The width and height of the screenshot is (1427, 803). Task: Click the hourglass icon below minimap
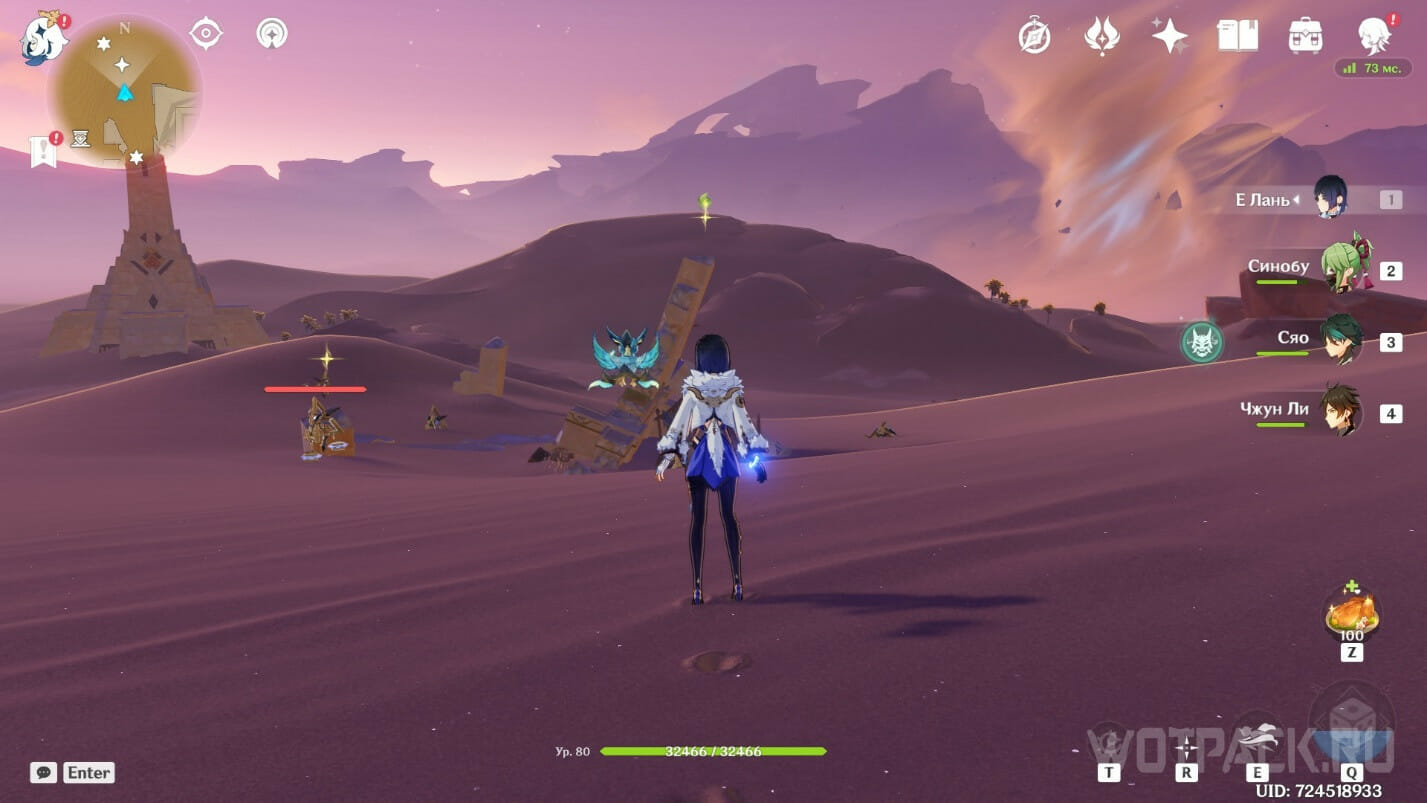pyautogui.click(x=81, y=138)
